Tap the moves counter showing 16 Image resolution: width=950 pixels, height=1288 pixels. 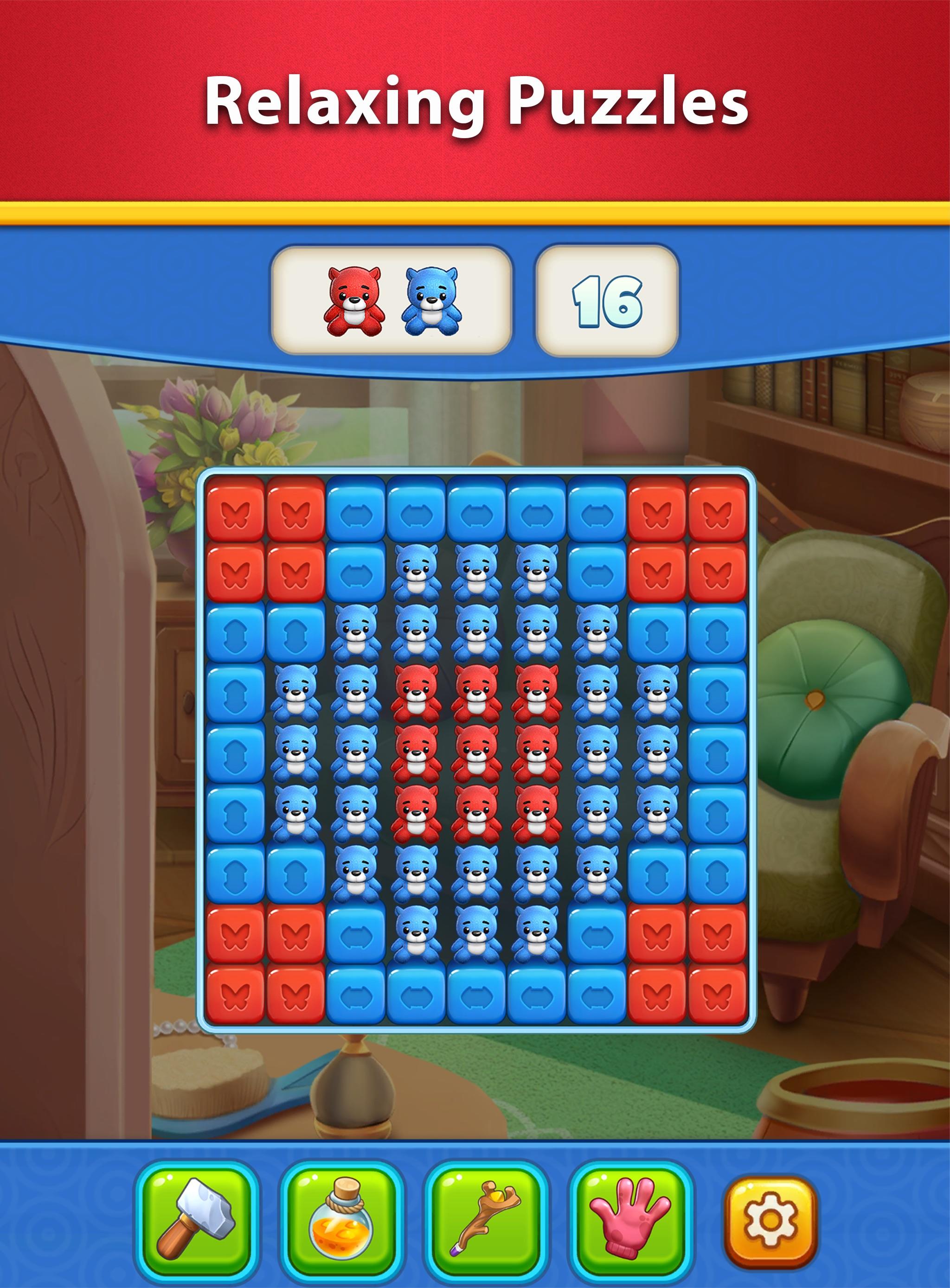point(607,298)
